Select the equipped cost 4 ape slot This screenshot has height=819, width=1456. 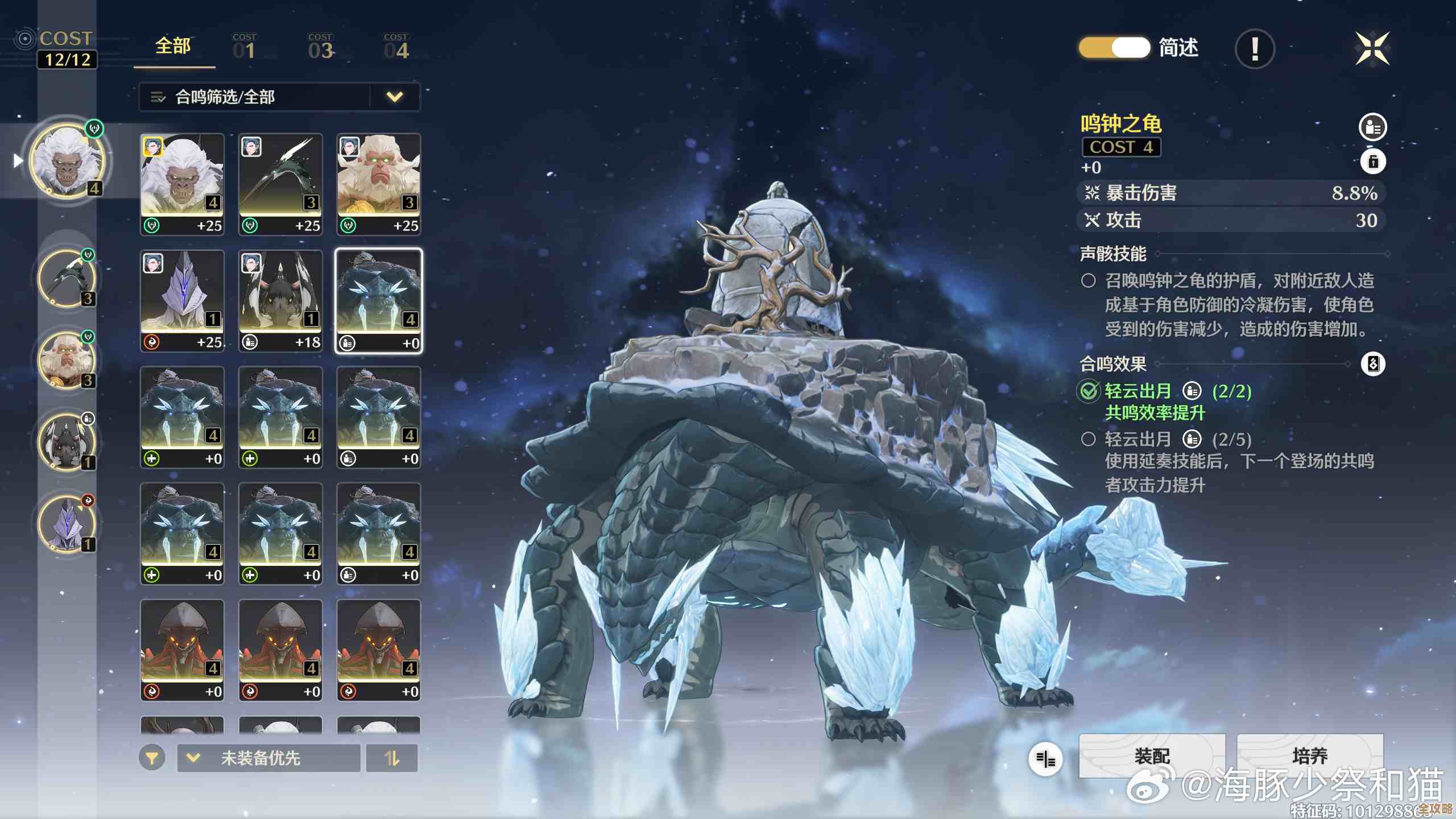click(x=68, y=161)
